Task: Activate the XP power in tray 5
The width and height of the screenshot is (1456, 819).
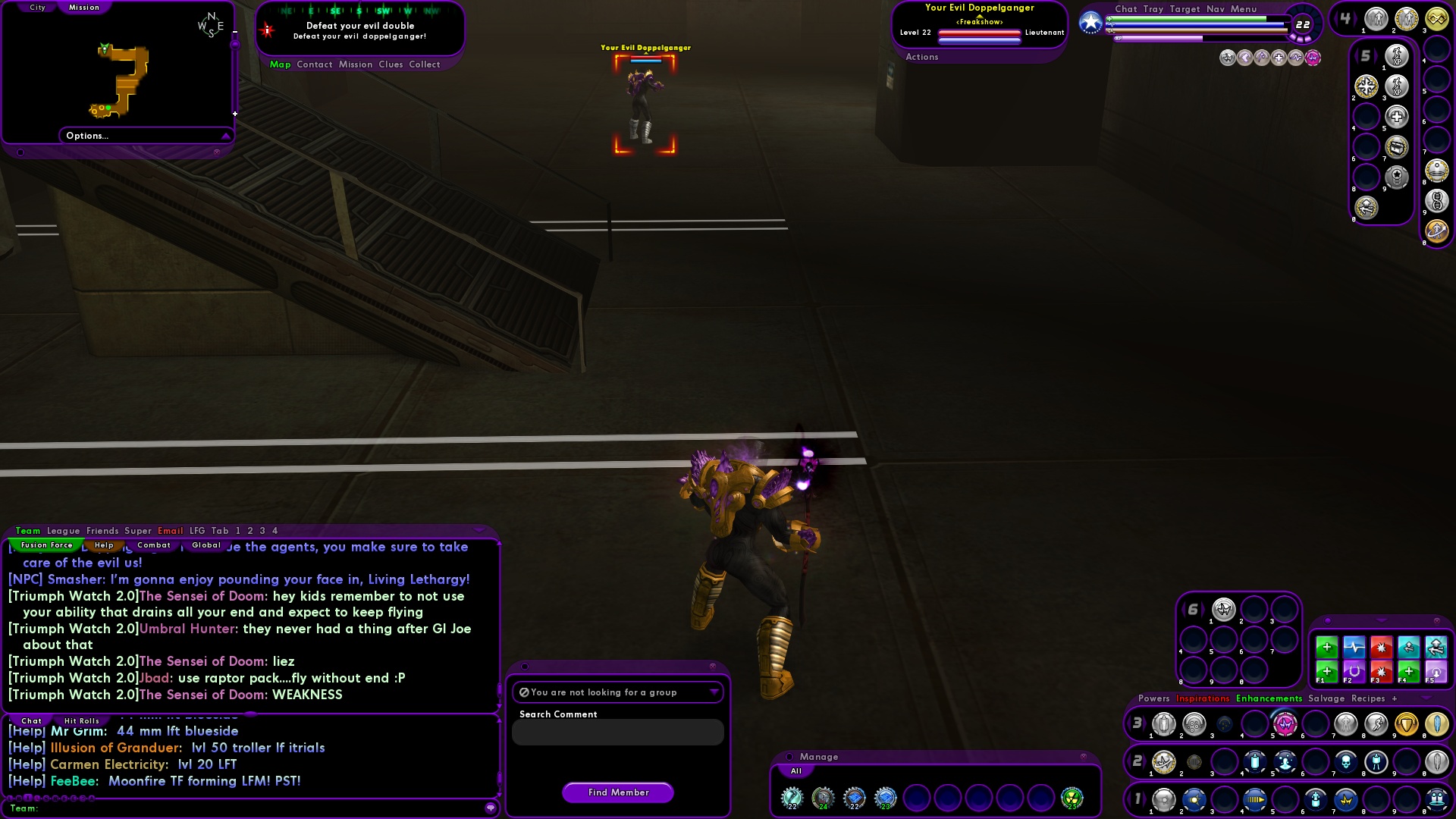Action: click(1396, 56)
